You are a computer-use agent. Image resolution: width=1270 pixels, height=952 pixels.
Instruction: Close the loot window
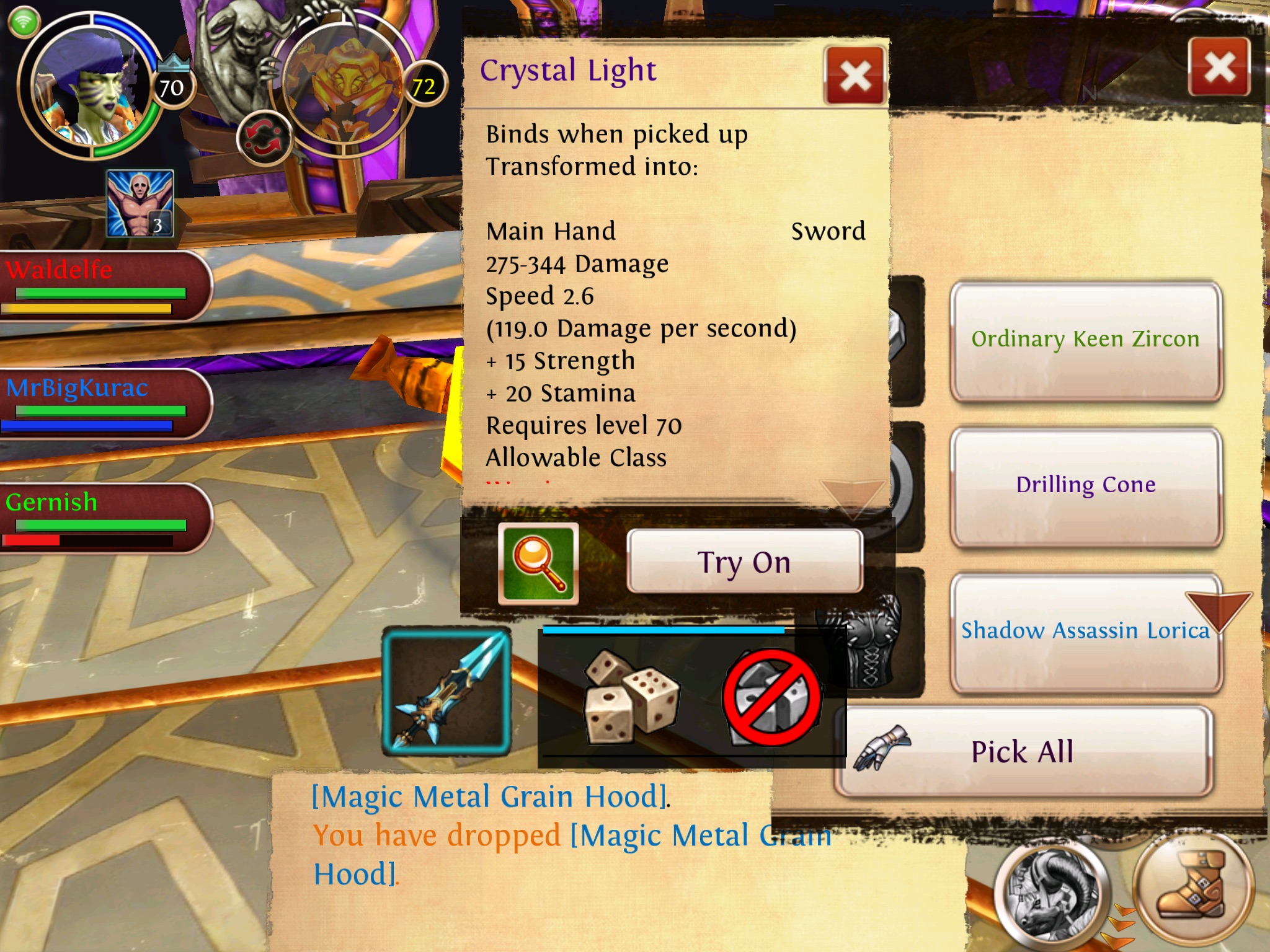(1219, 67)
